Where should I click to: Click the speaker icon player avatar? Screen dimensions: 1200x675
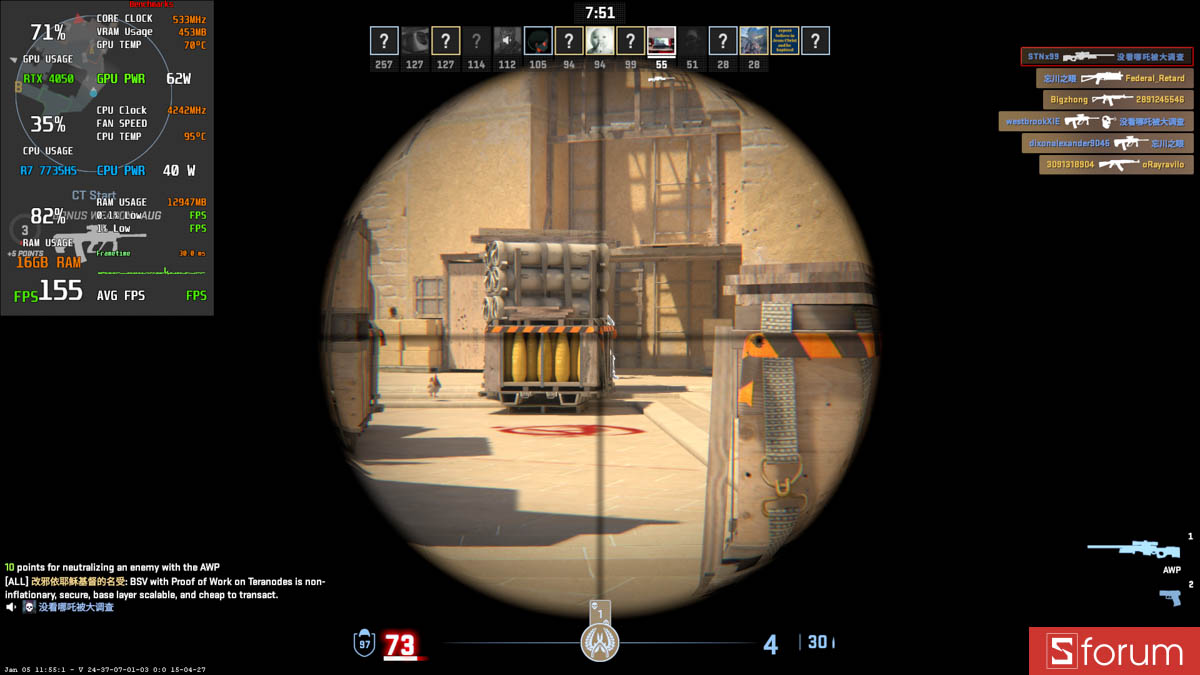[x=507, y=41]
